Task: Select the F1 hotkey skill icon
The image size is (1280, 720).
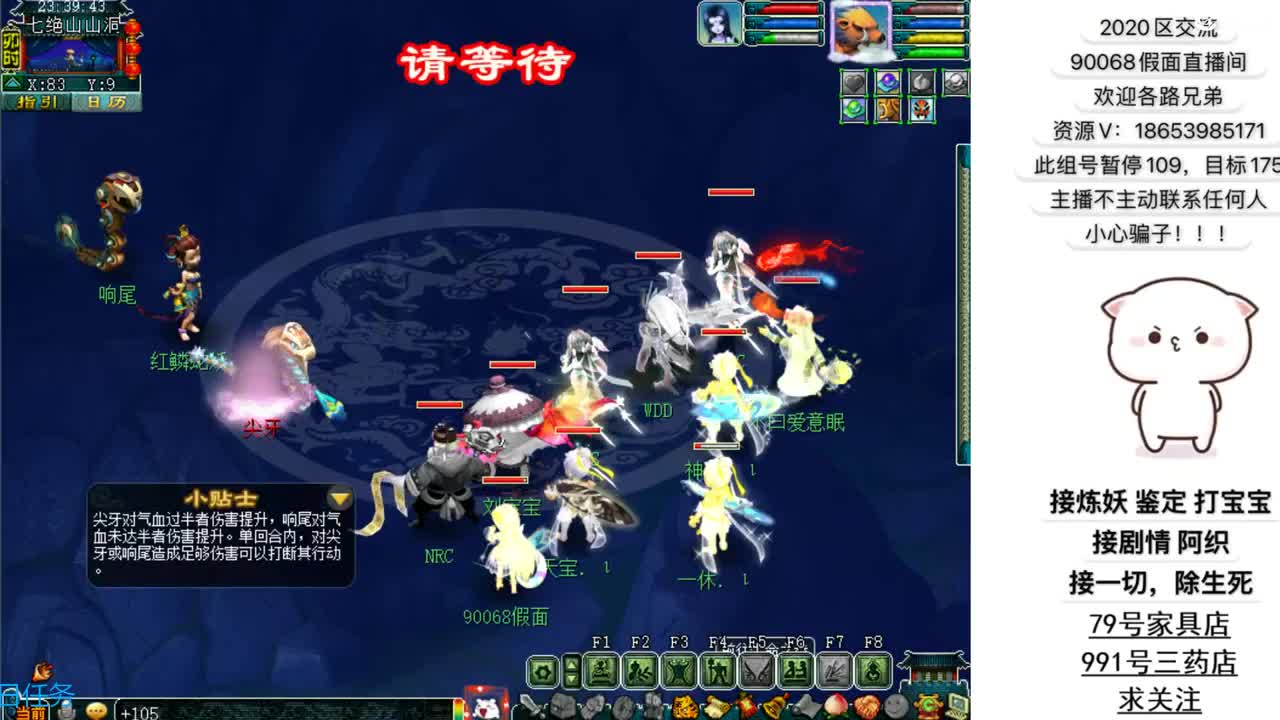Action: point(601,667)
